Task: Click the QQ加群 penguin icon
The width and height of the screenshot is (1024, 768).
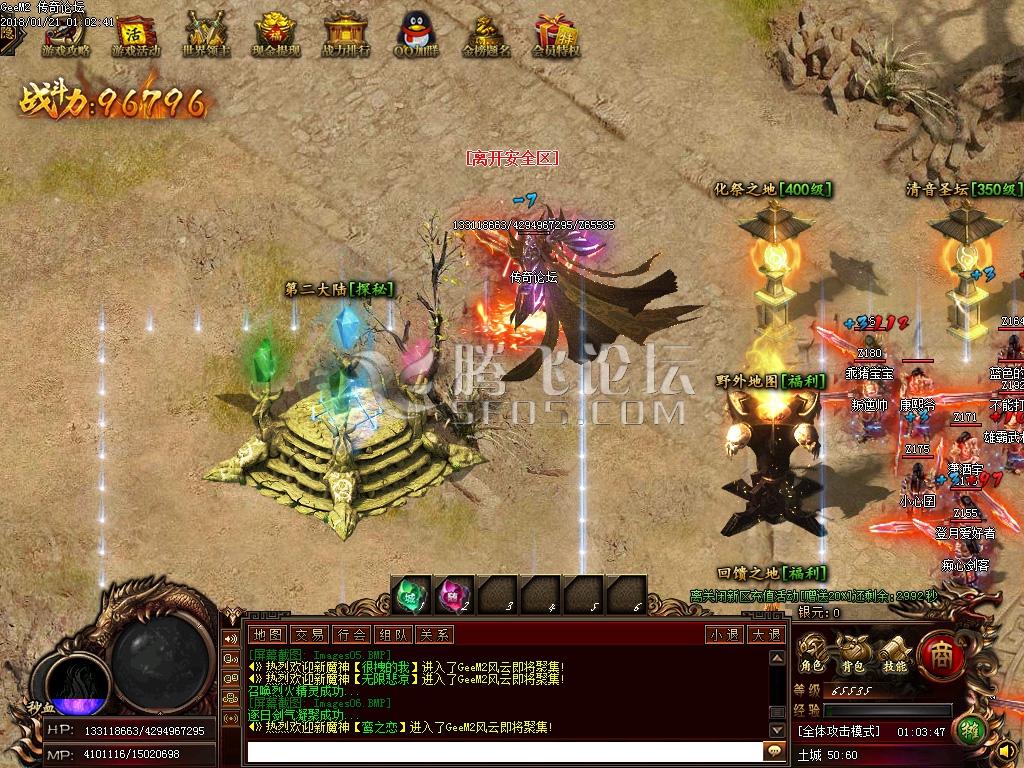Action: pos(415,34)
